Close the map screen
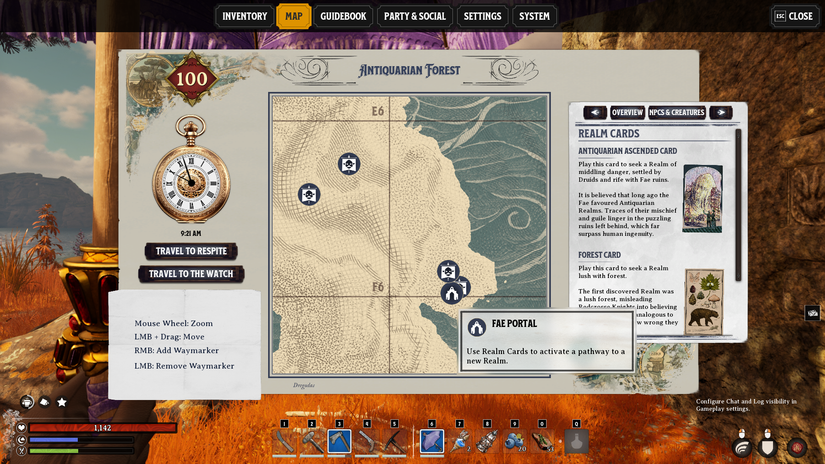 click(x=794, y=16)
